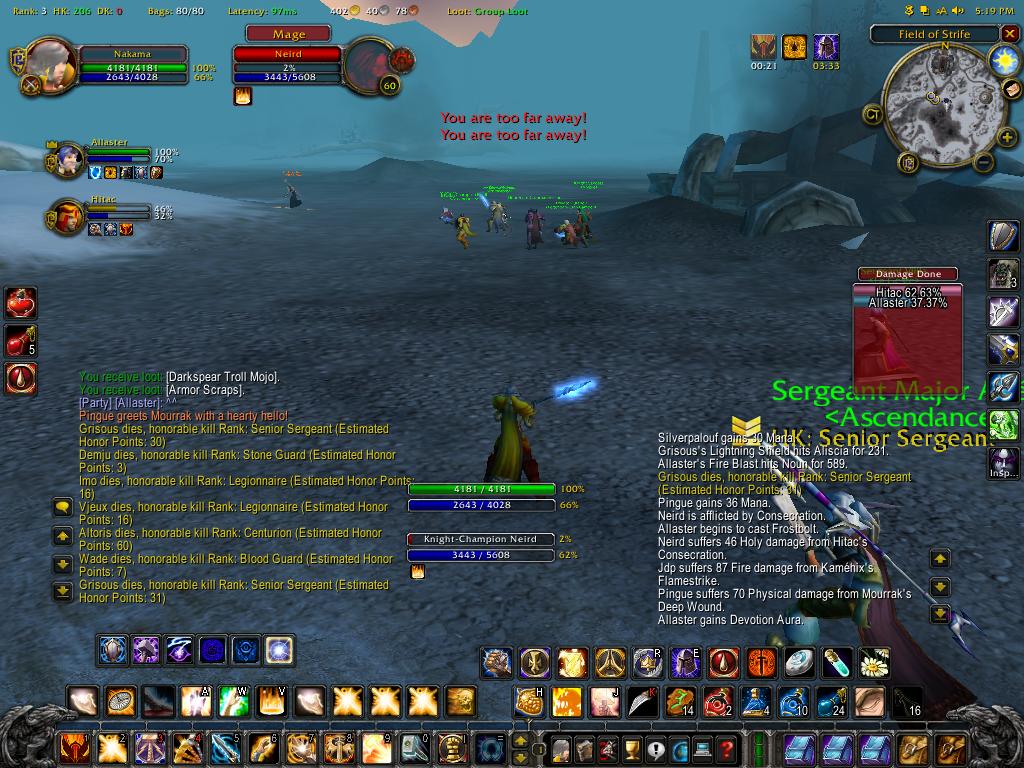The image size is (1024, 768).
Task: Zoom out on the minimap
Action: (983, 162)
